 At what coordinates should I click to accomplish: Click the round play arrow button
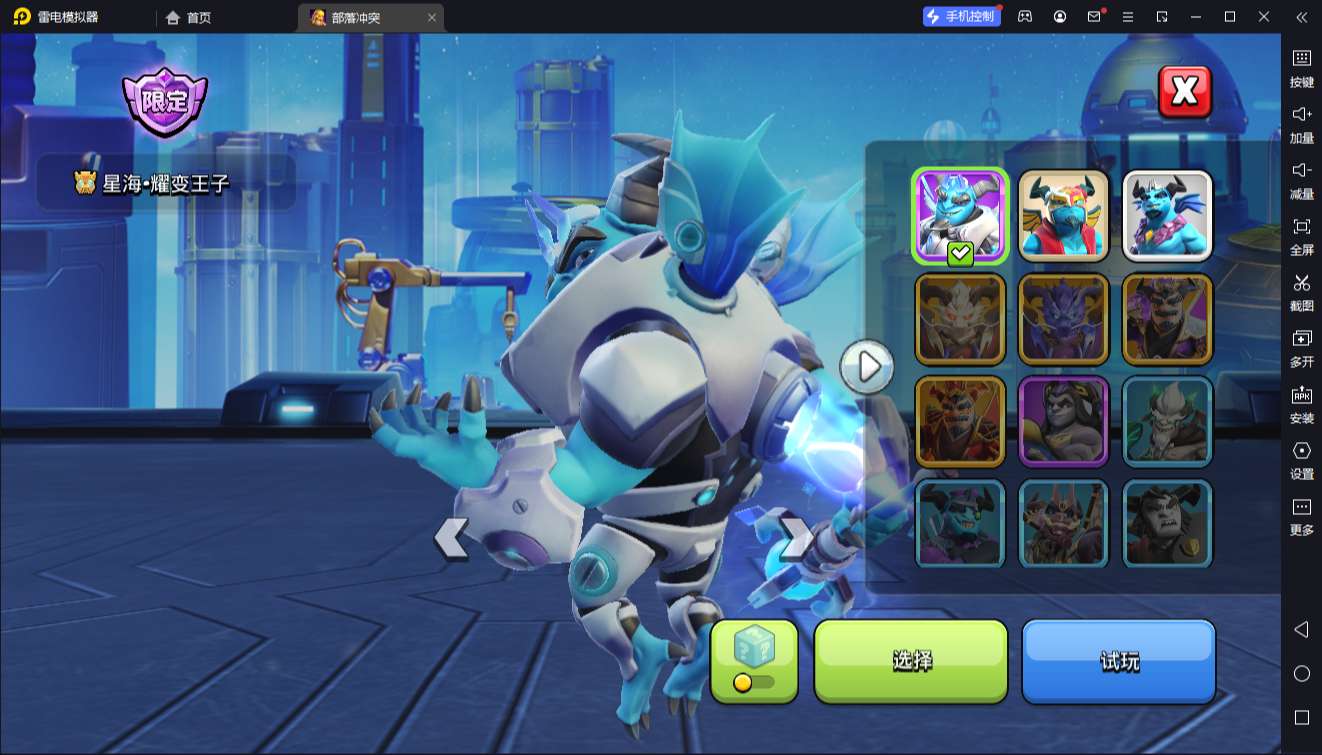[x=867, y=367]
